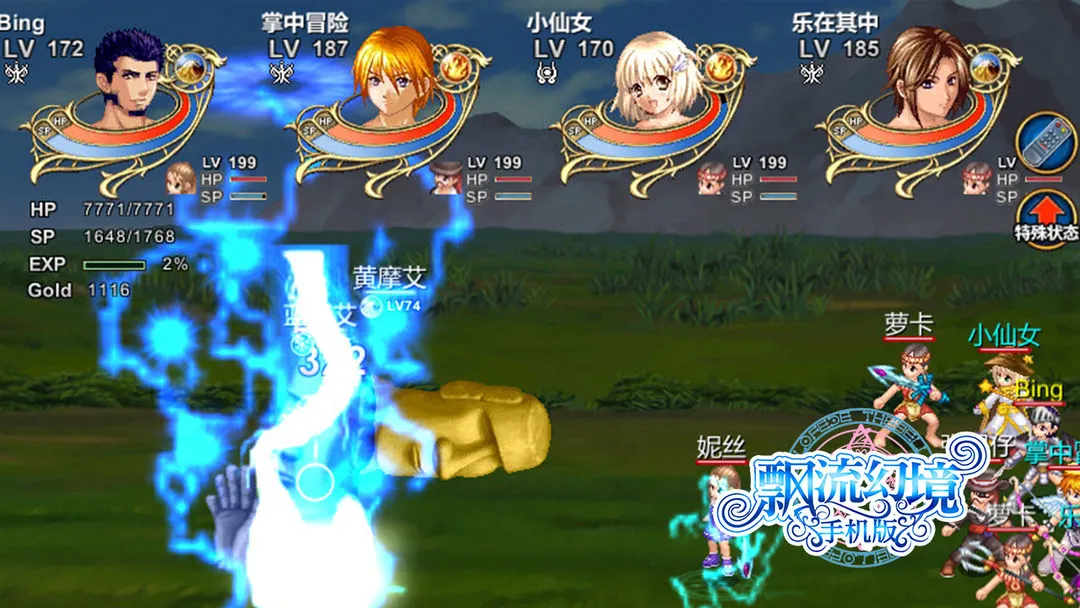The height and width of the screenshot is (608, 1080).
Task: Tap 小仙女's pet avatar icon
Action: [712, 178]
